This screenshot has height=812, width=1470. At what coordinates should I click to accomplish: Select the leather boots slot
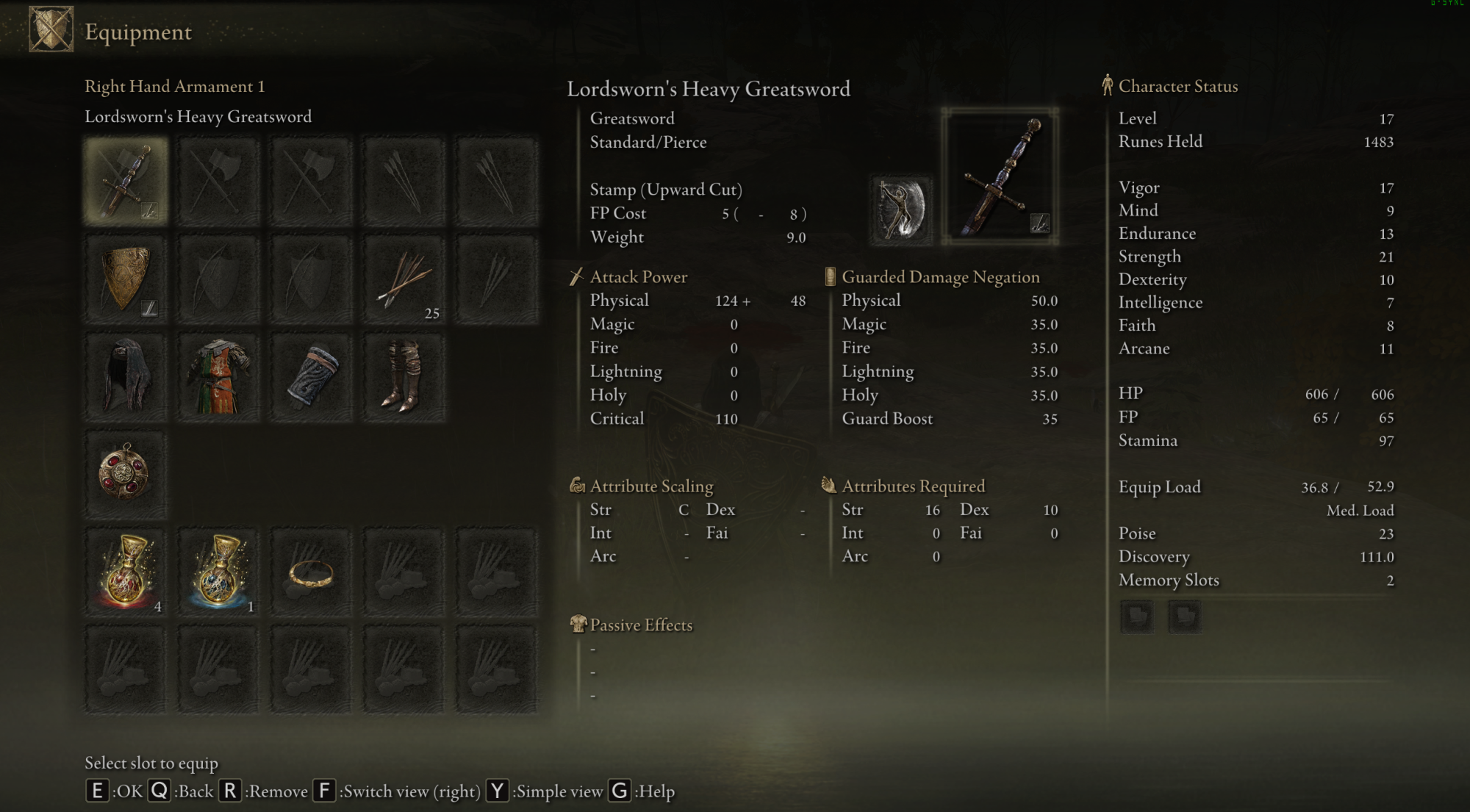click(404, 378)
